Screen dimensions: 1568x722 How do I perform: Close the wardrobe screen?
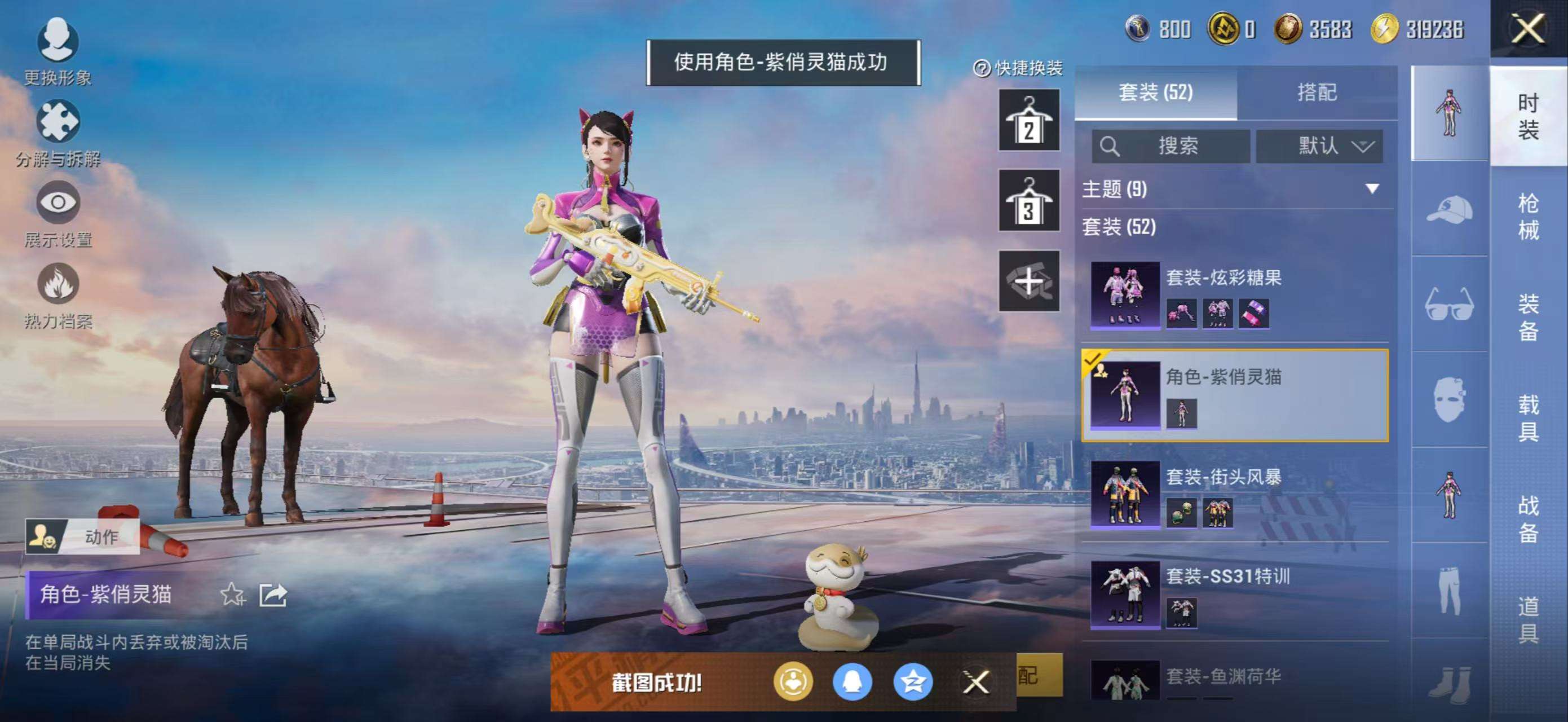coord(1528,29)
